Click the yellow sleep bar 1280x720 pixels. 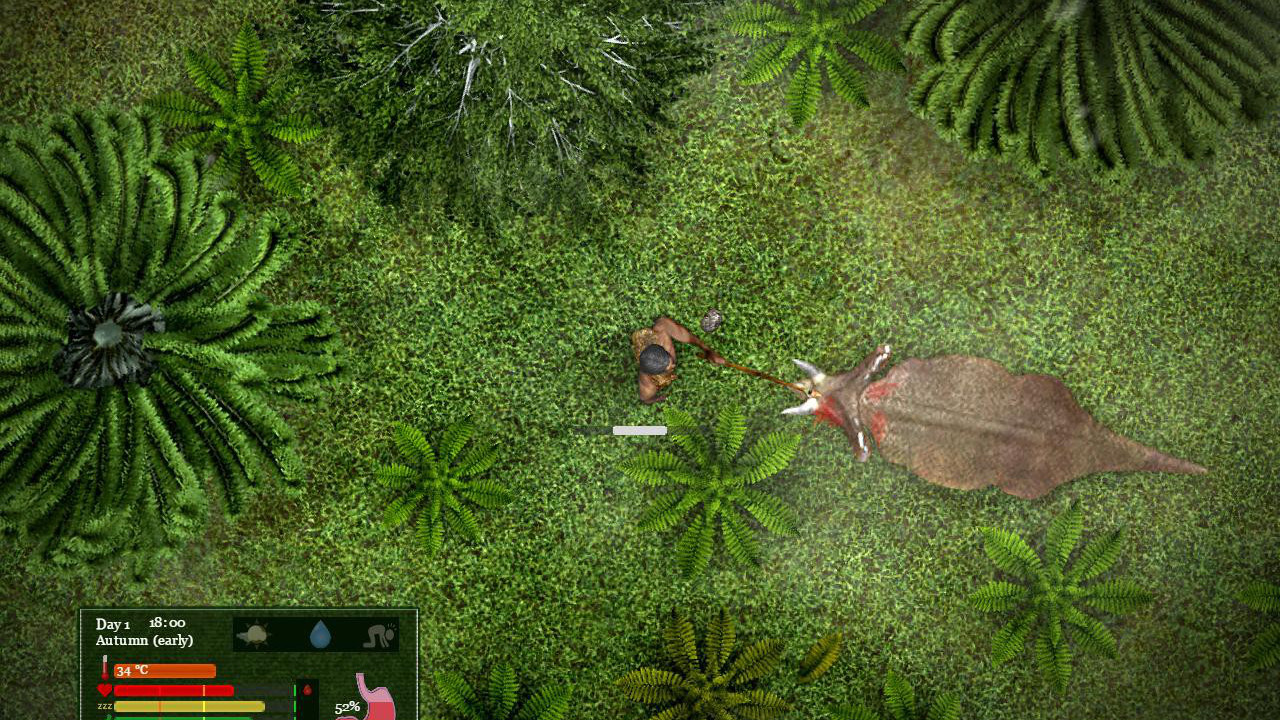(190, 706)
